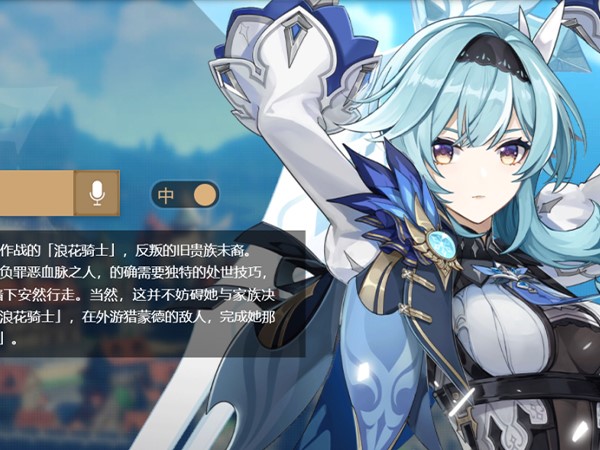
Task: Toggle the 中 language switch
Action: point(185,194)
